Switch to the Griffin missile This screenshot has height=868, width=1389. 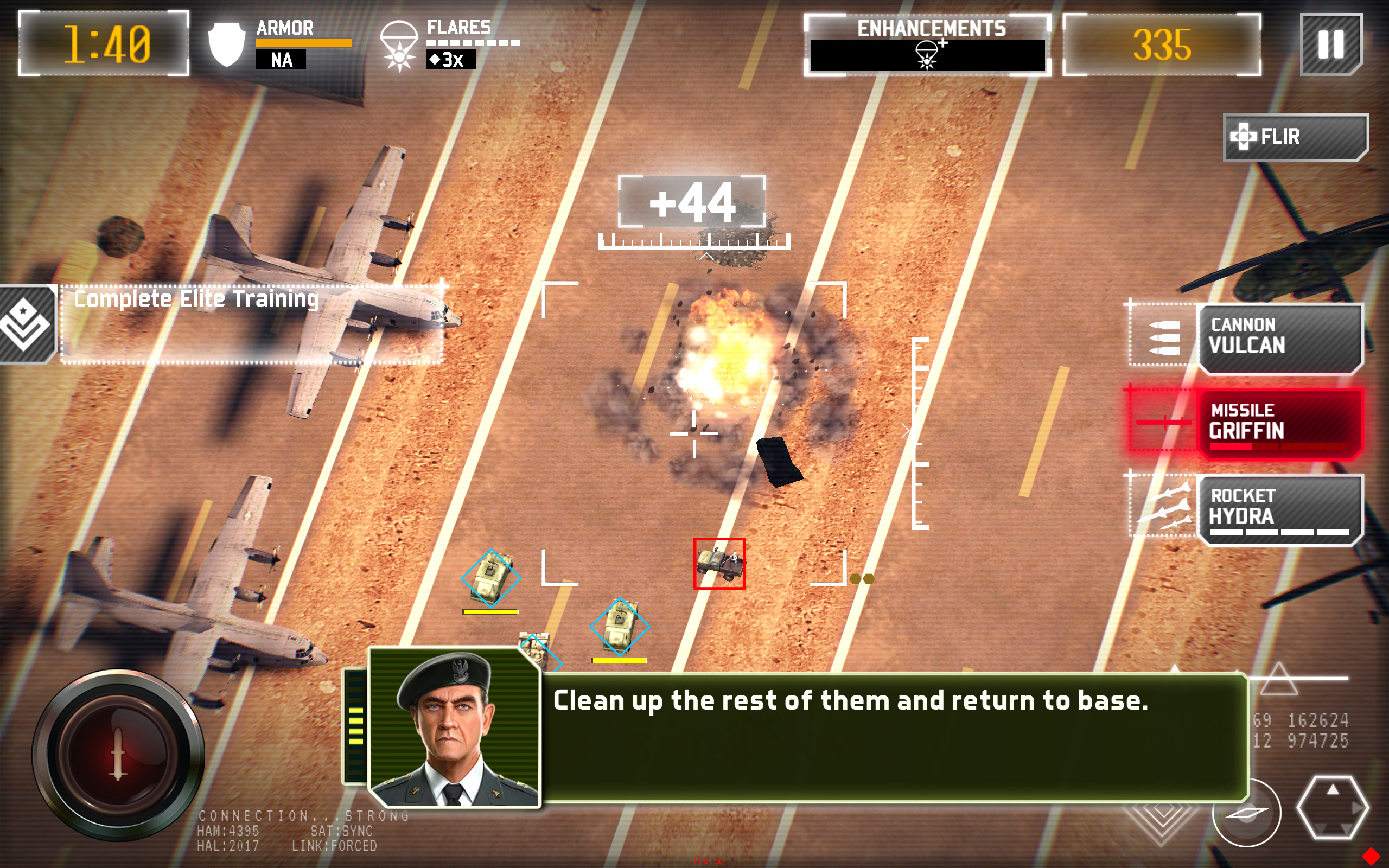[x=1279, y=423]
